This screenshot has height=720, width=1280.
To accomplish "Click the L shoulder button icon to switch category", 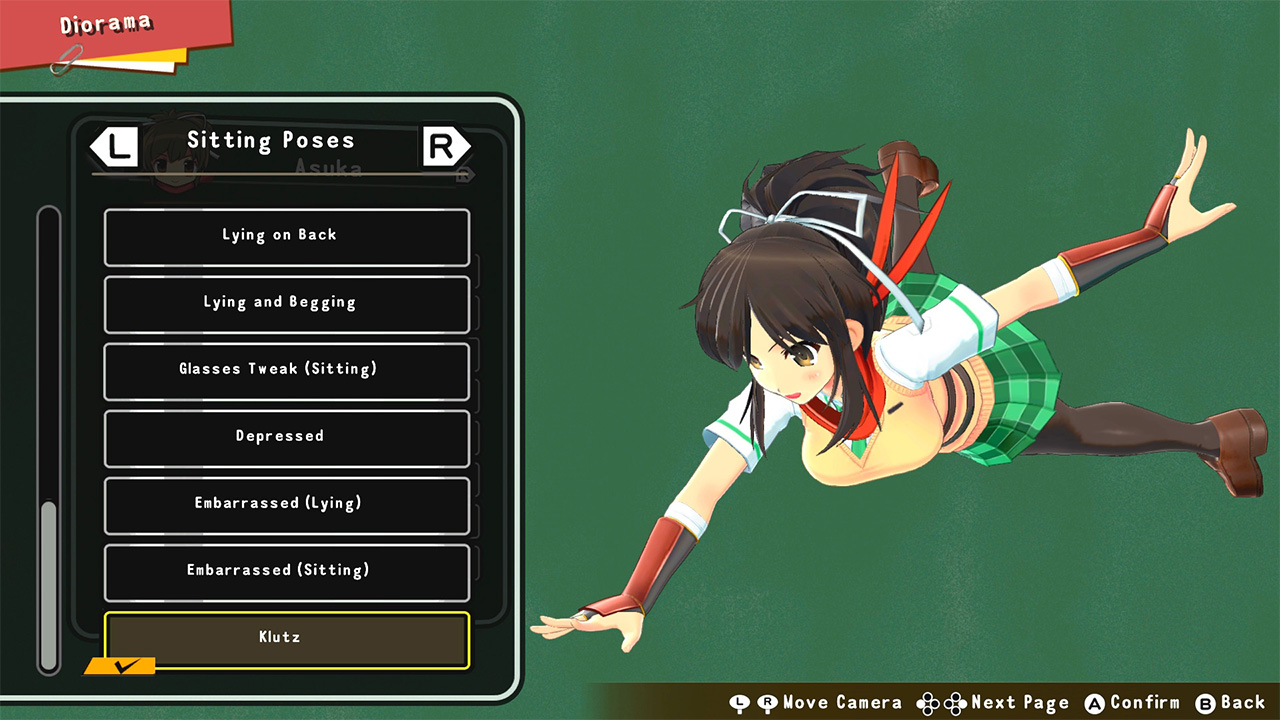I will pyautogui.click(x=113, y=146).
